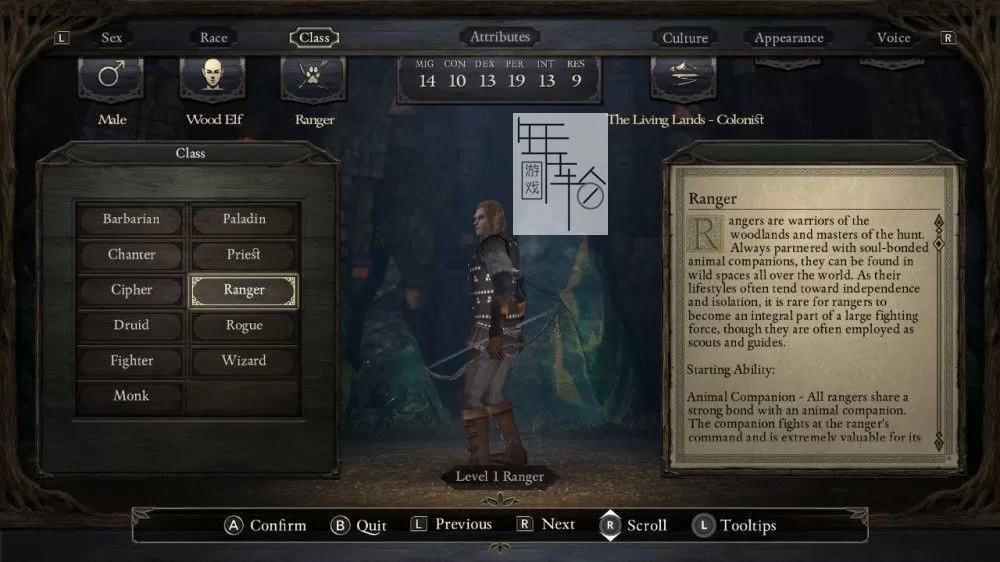Switch to the Sex tab
The height and width of the screenshot is (562, 1000).
click(112, 38)
